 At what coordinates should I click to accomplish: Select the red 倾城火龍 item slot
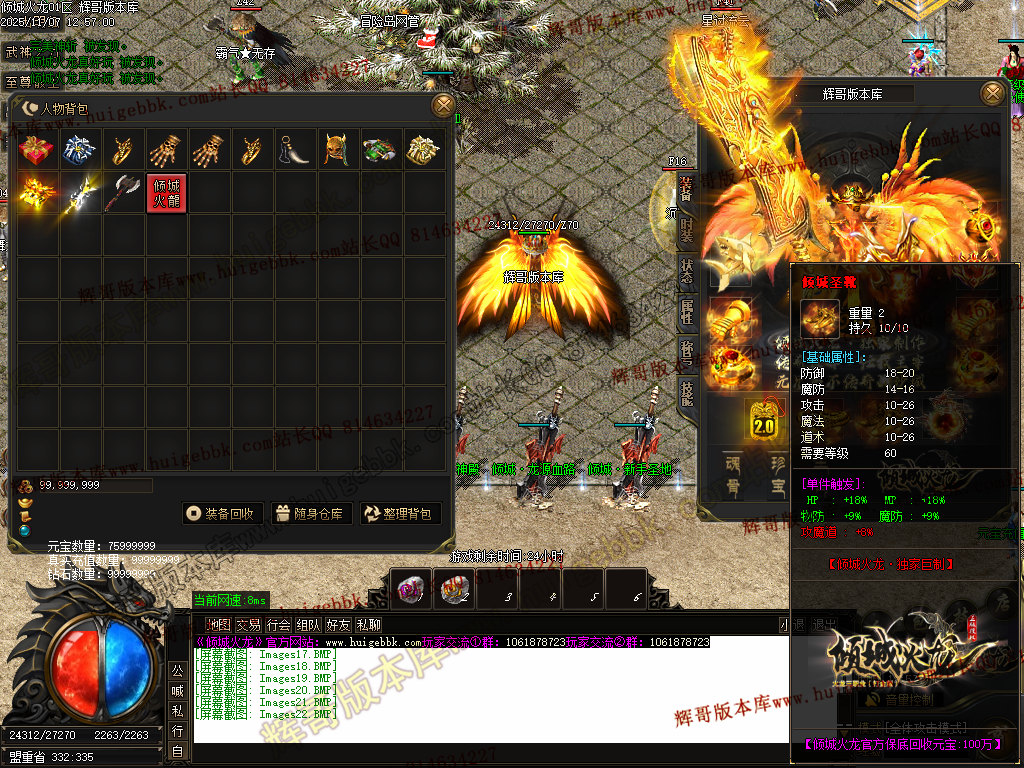point(166,193)
